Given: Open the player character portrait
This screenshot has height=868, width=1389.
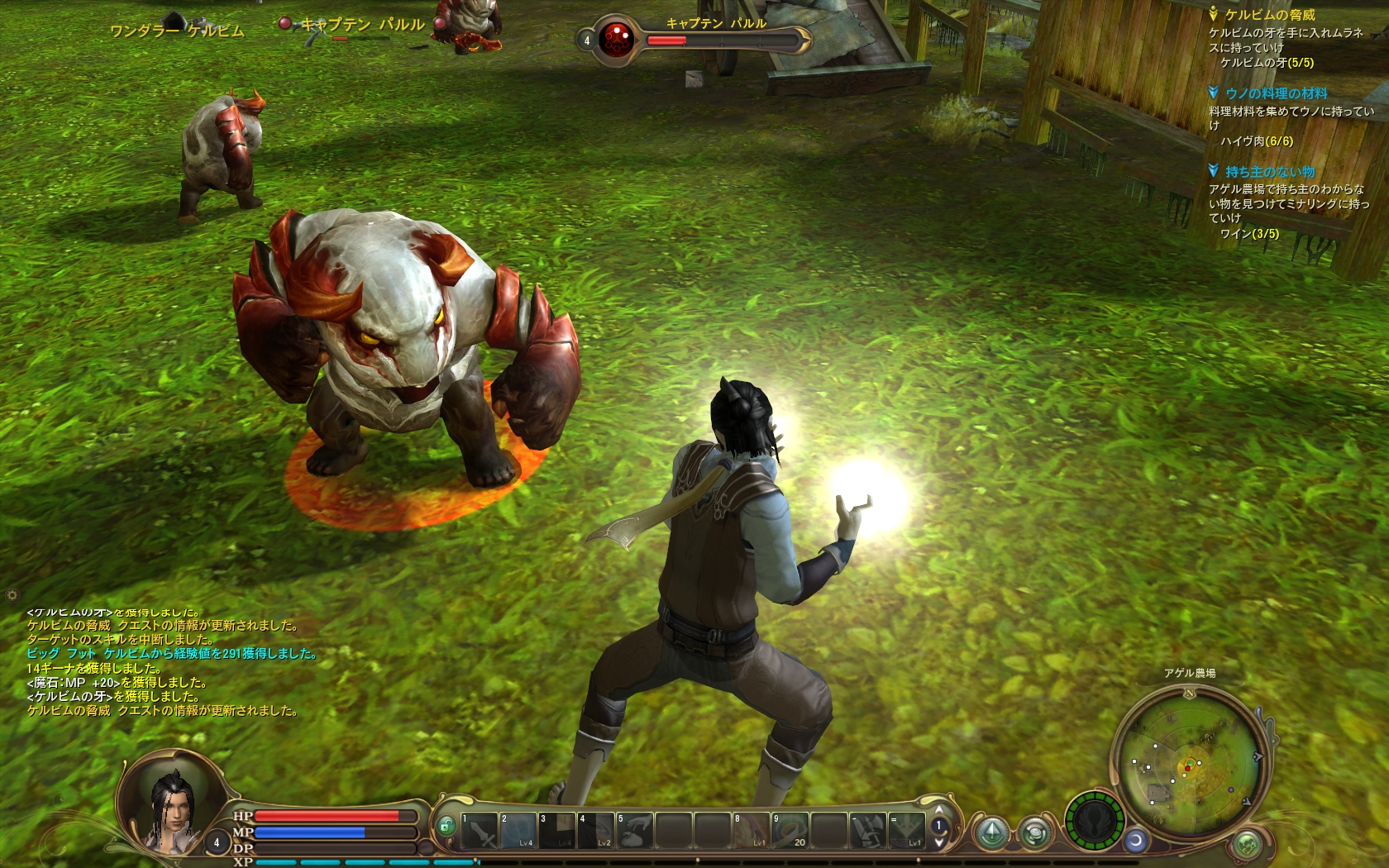Looking at the screenshot, I should click(x=173, y=802).
